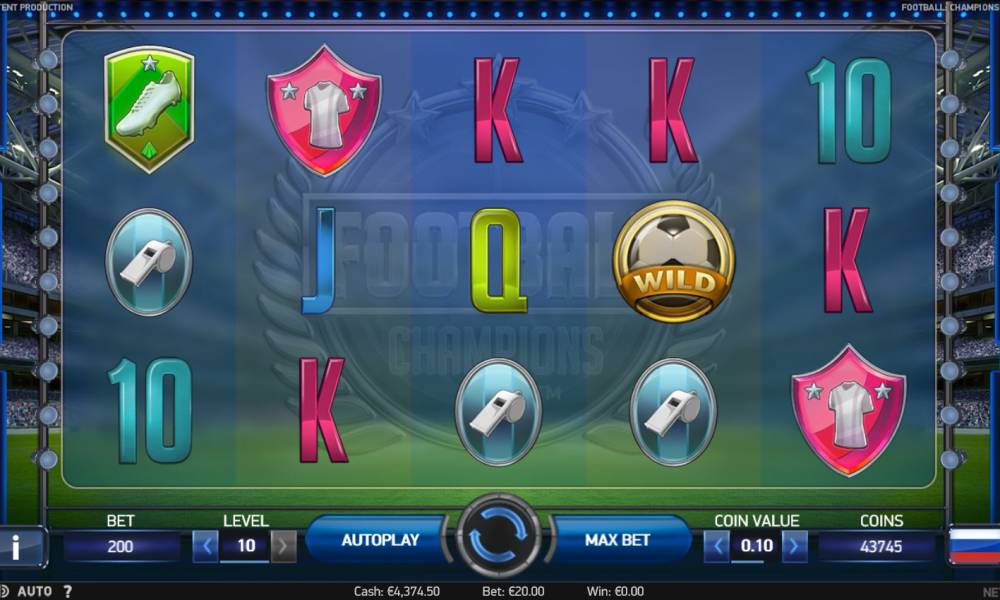
Task: Increase the bet level
Action: click(x=284, y=546)
